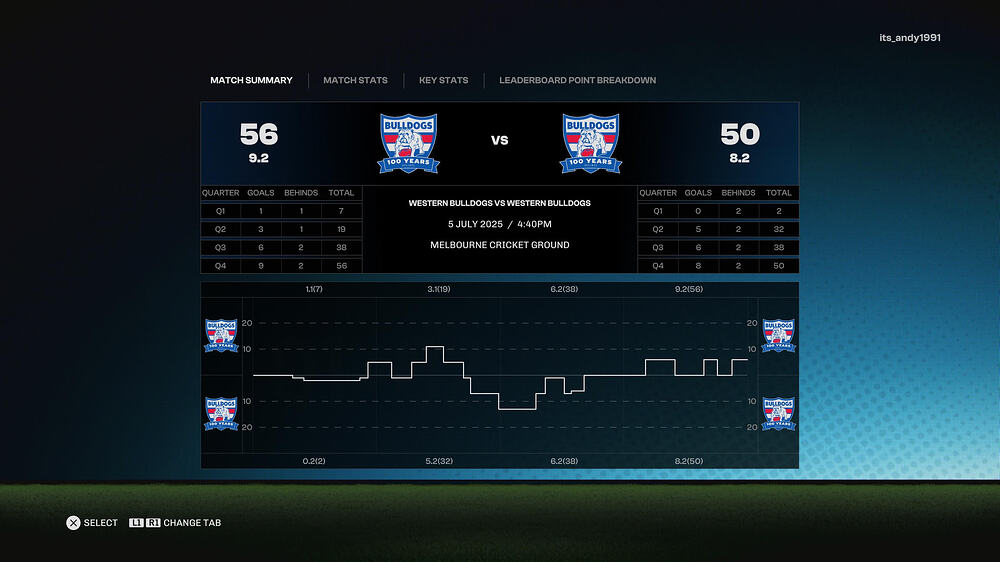Switch to the Match Summary tab
Viewport: 1000px width, 562px height.
coord(251,80)
